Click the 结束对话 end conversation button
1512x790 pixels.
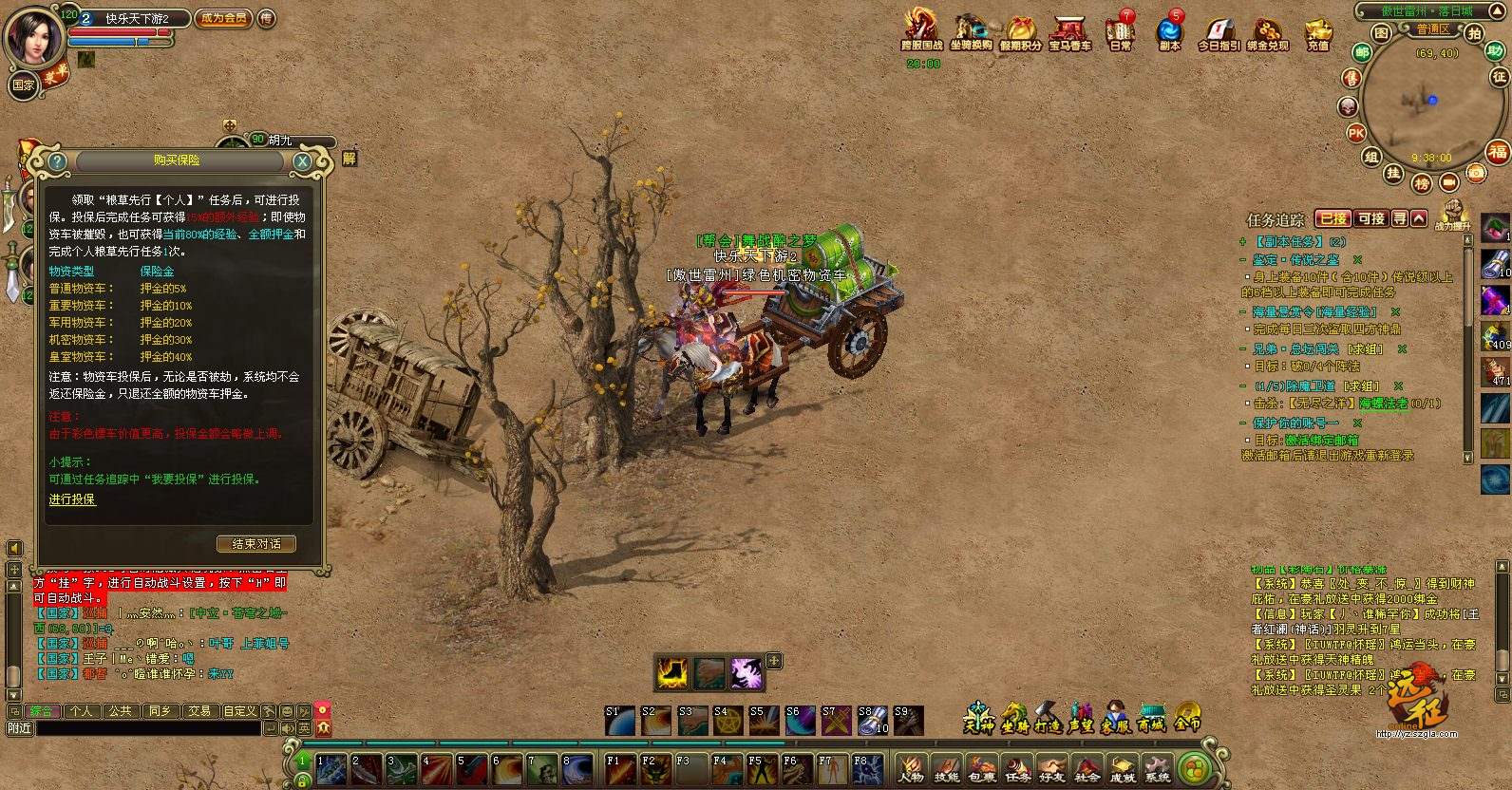point(256,544)
